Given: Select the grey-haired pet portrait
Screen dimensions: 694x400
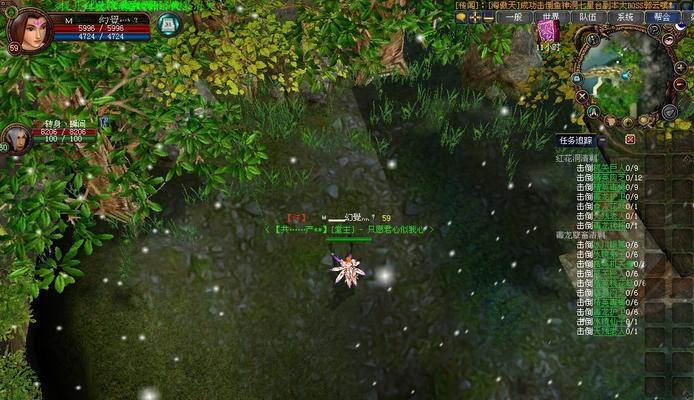Looking at the screenshot, I should pyautogui.click(x=17, y=138).
